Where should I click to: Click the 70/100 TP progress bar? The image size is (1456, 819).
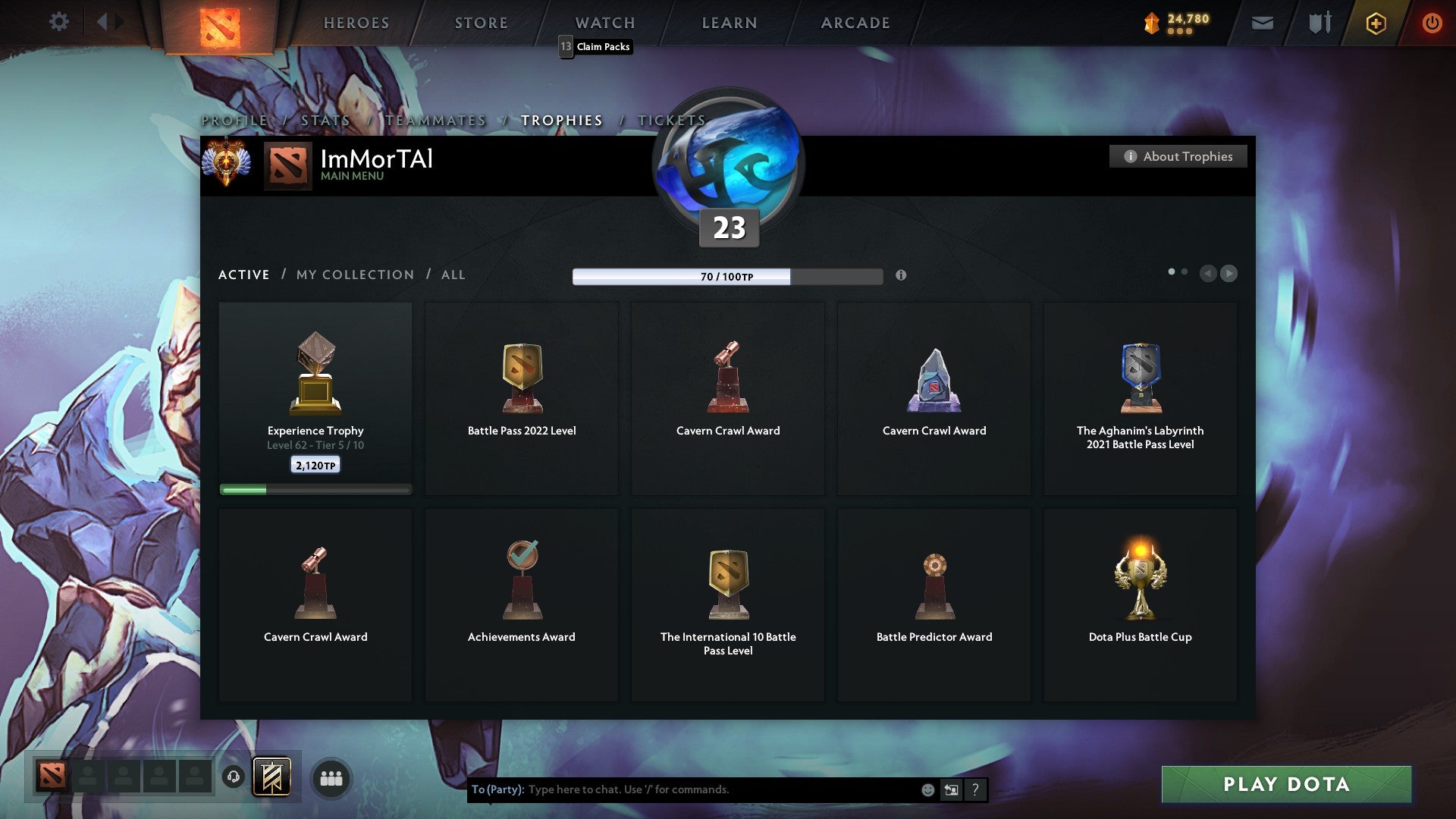[726, 276]
